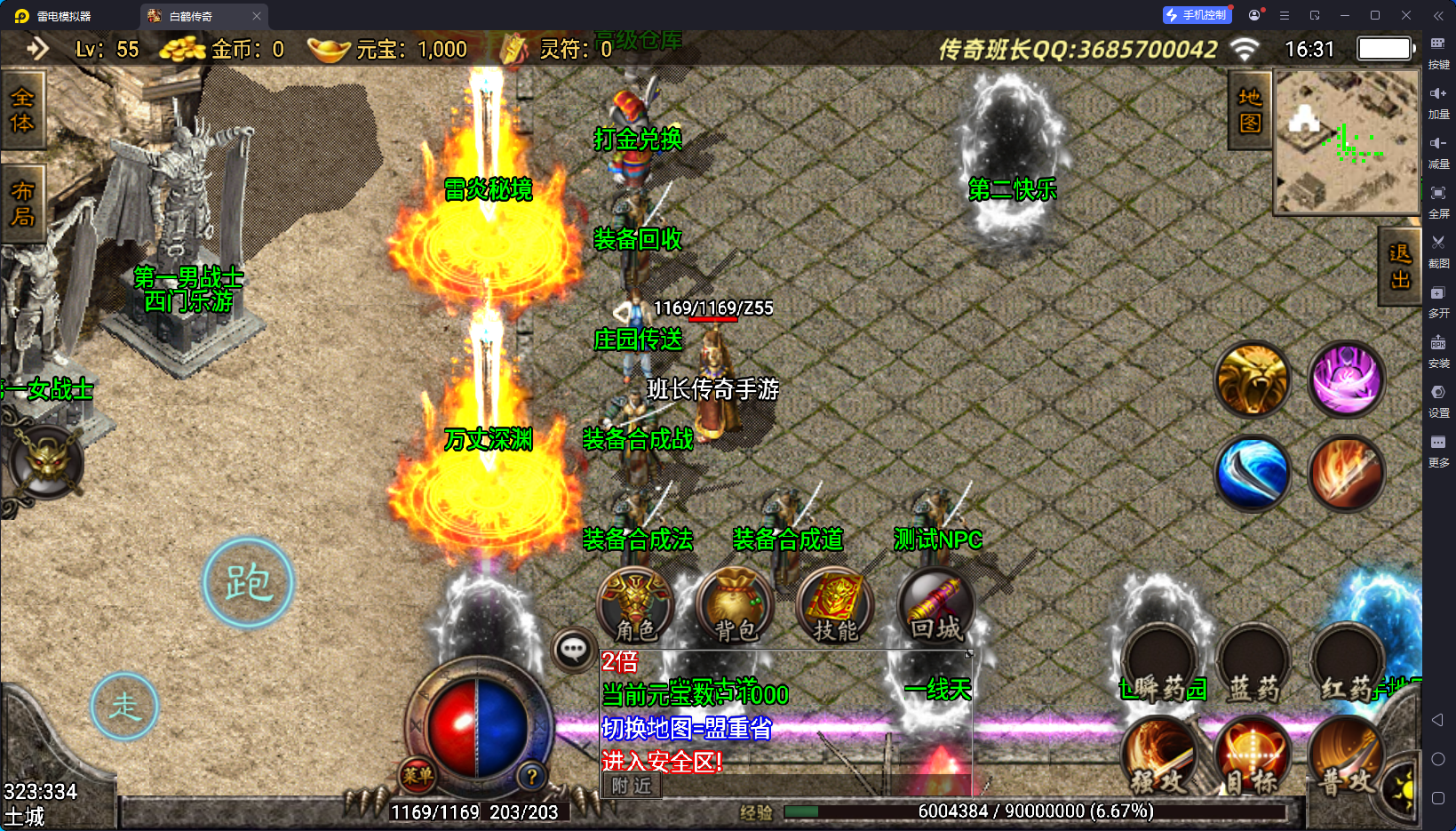1456x831 pixels.
Task: Click the emulator 截图 screenshot button
Action: tap(1438, 251)
